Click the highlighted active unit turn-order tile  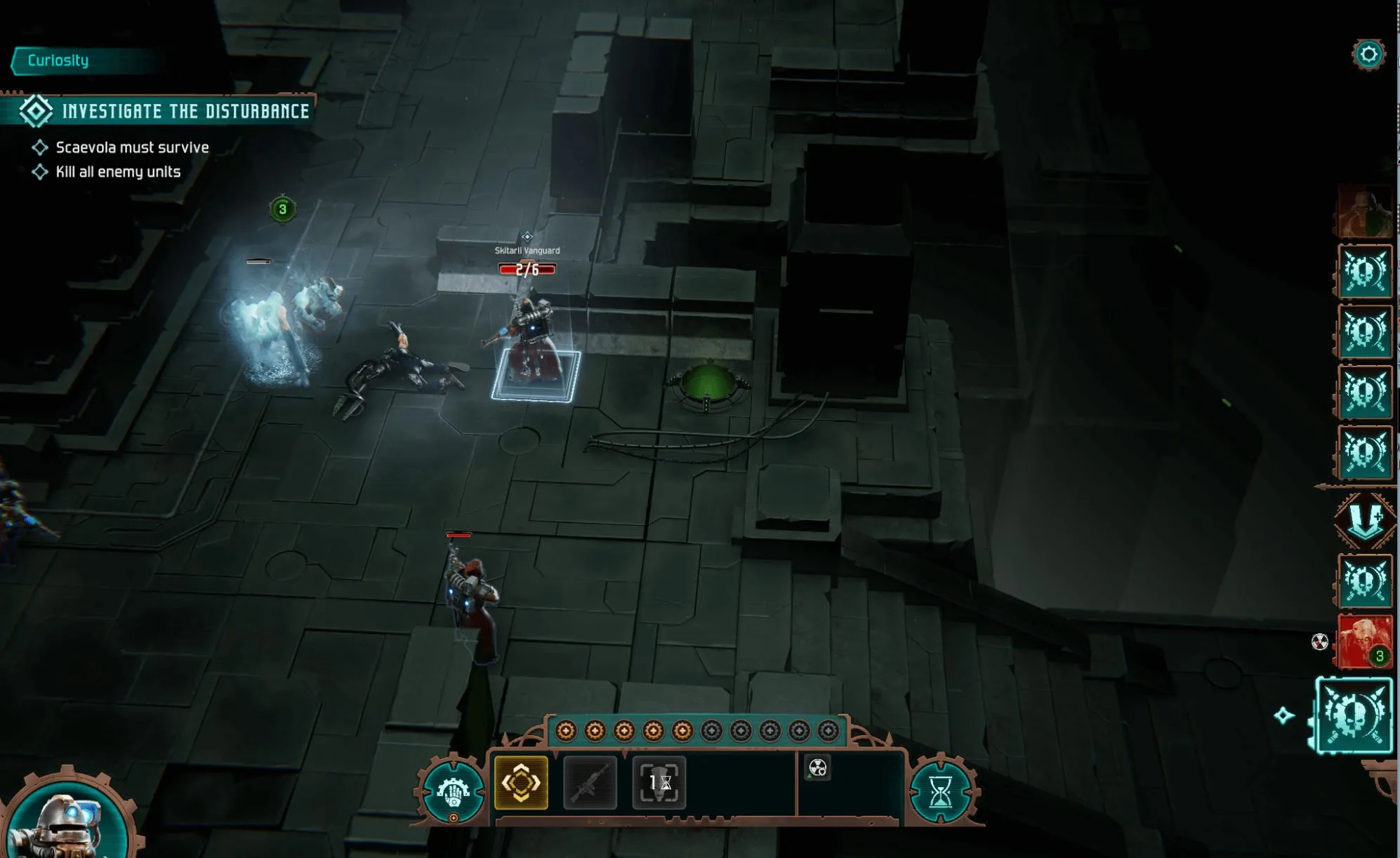1353,715
